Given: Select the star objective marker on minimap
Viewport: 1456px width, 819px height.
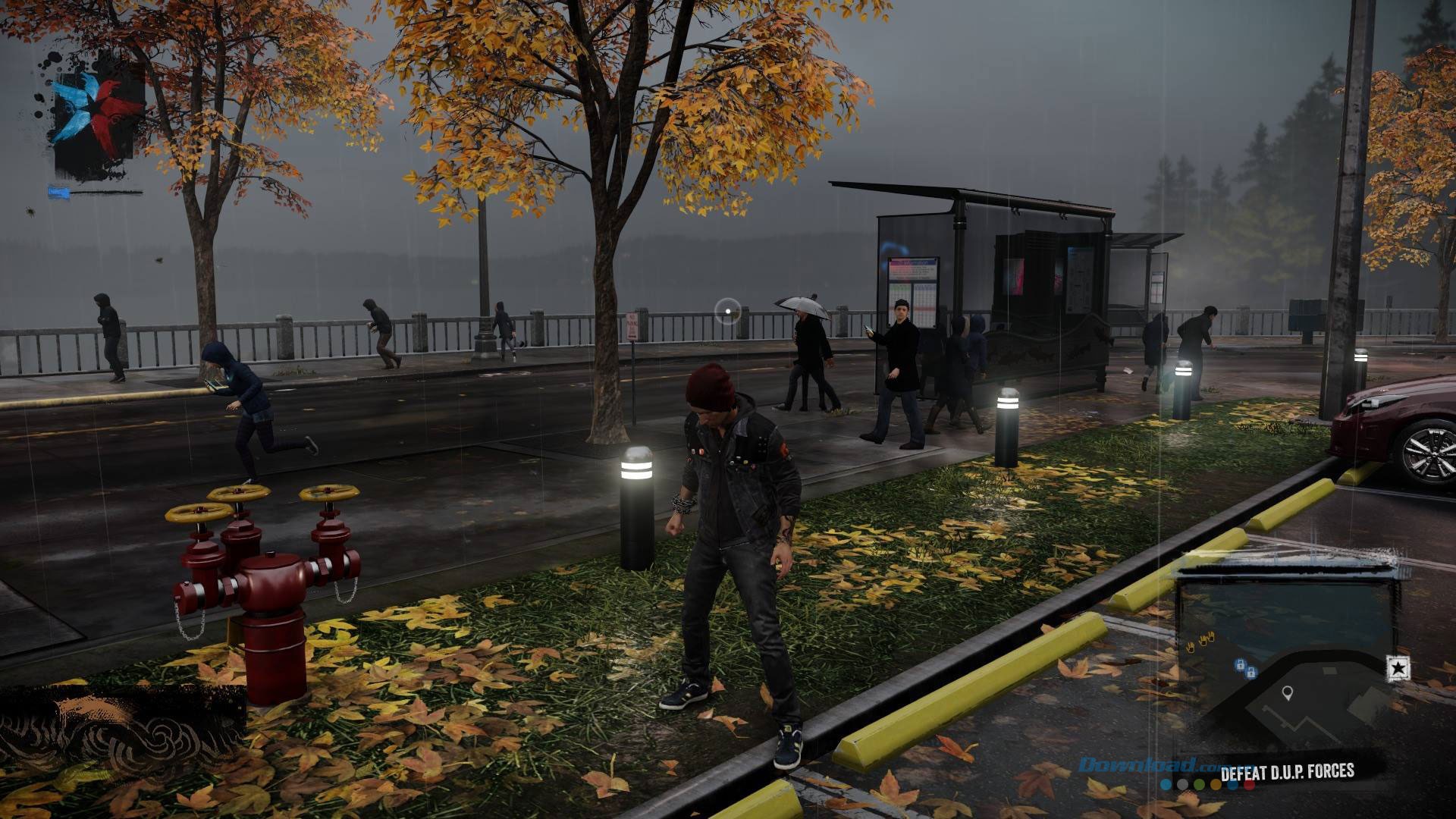Looking at the screenshot, I should pyautogui.click(x=1398, y=668).
